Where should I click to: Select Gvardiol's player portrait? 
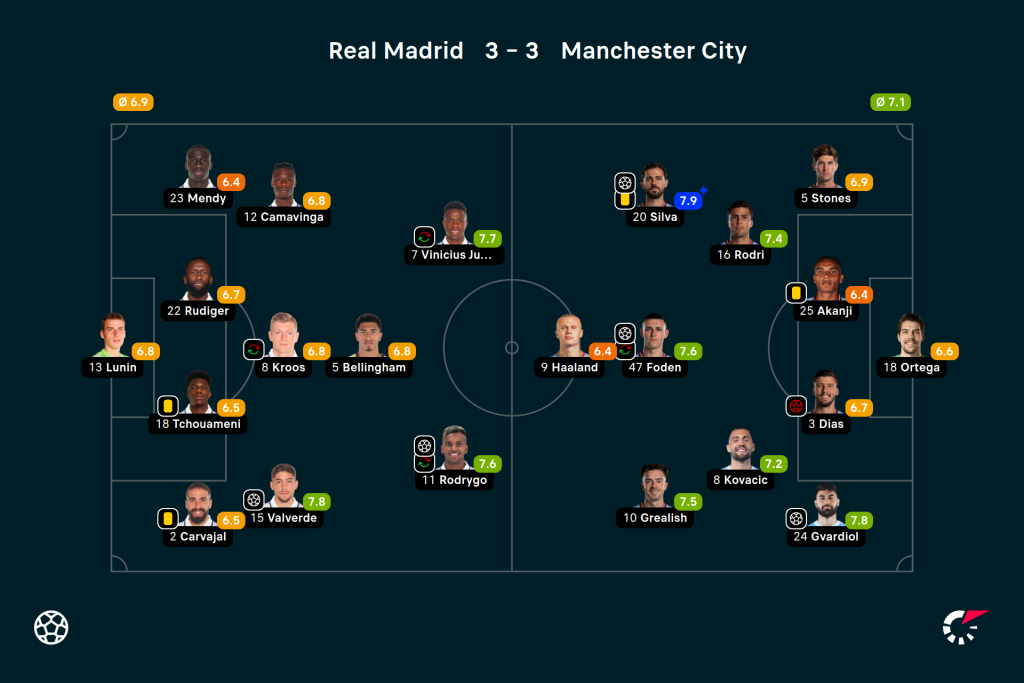(826, 506)
